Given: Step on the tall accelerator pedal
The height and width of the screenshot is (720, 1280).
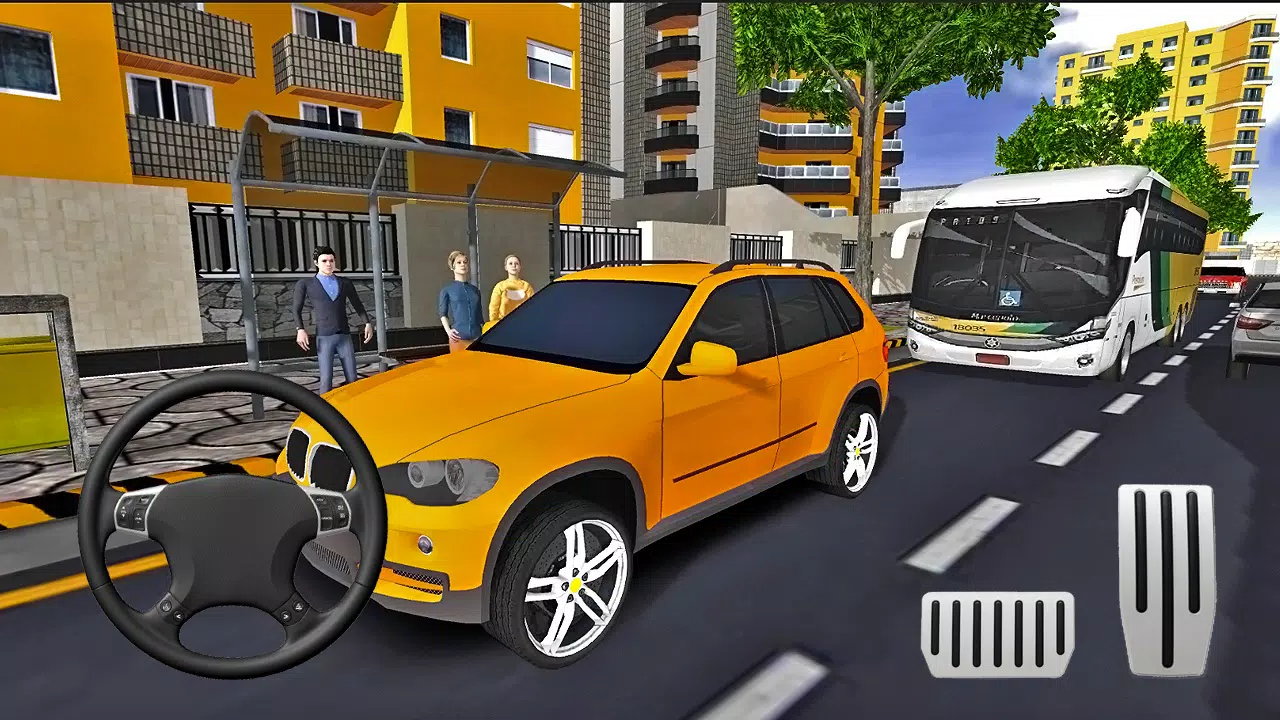Looking at the screenshot, I should tap(1166, 578).
